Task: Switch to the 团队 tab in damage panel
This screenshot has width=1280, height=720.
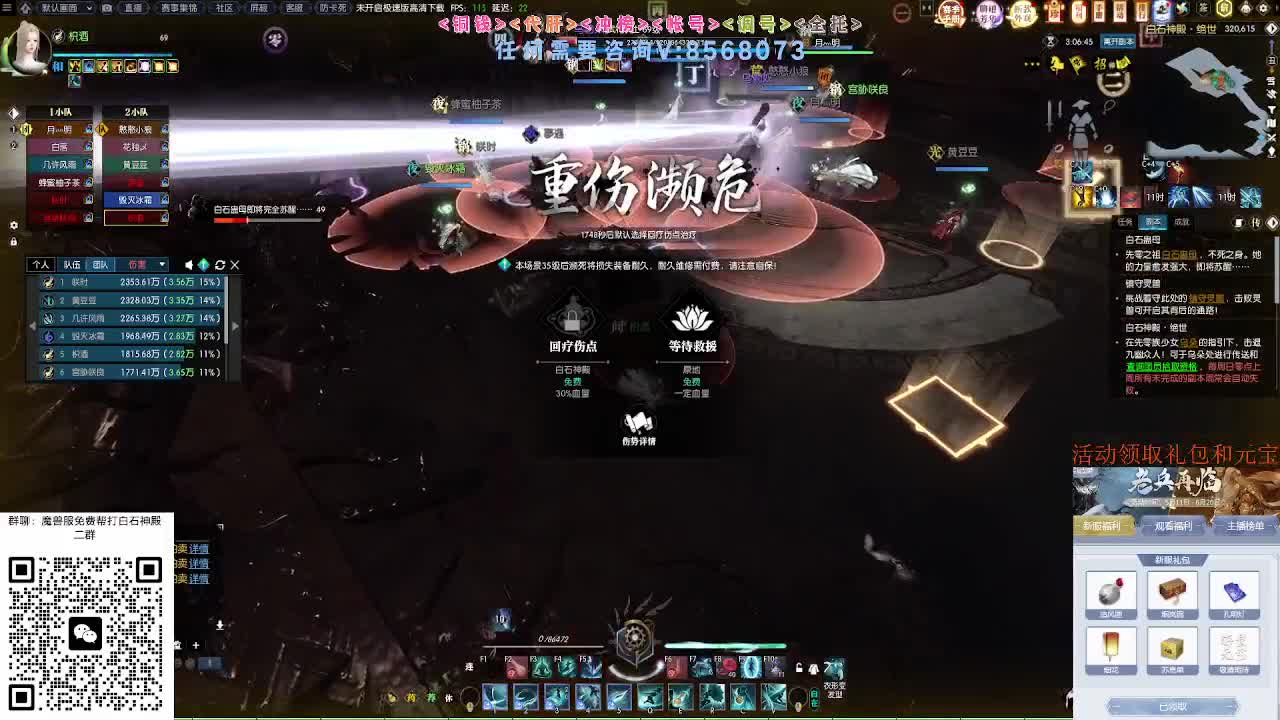Action: (101, 265)
